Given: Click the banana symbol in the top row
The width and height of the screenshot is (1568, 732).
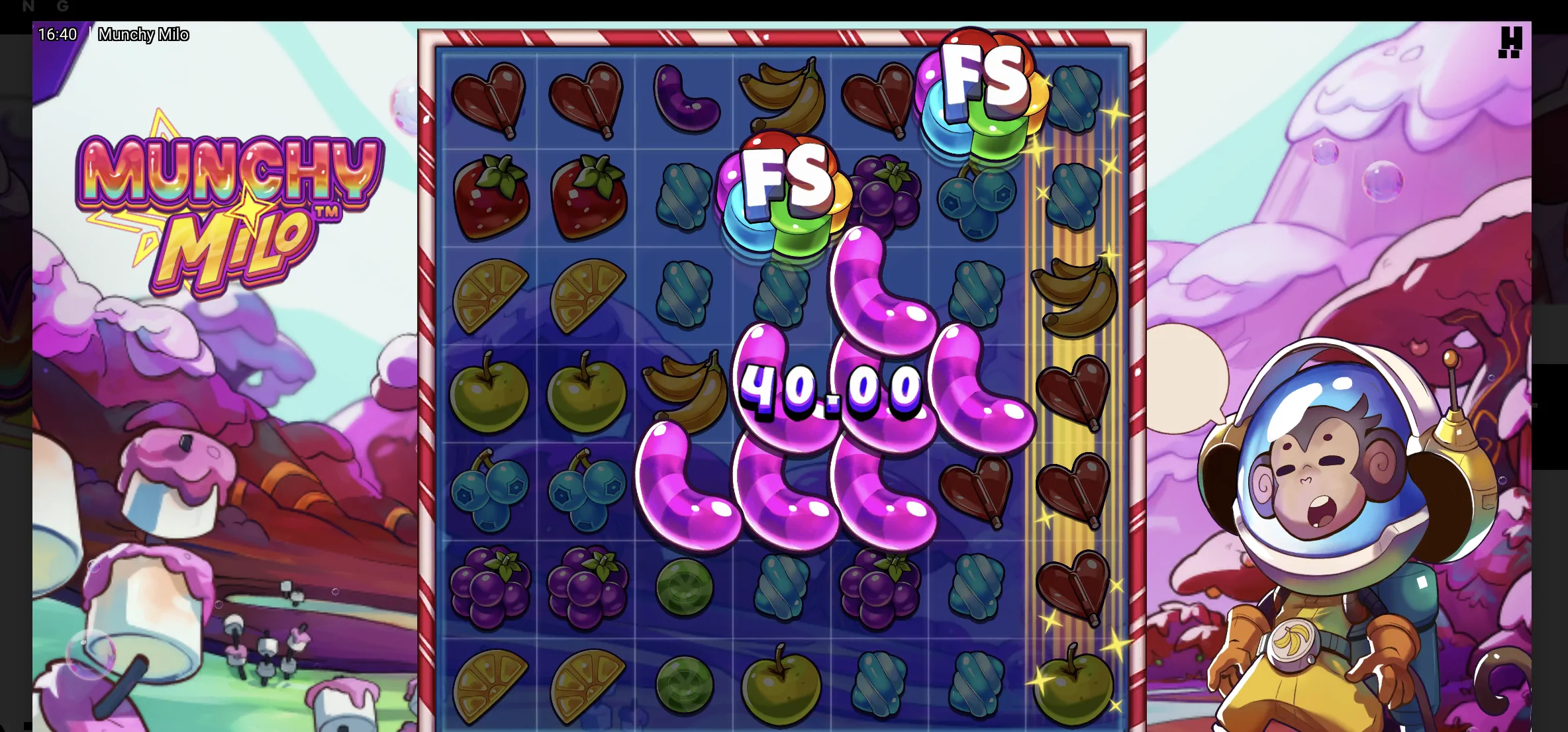Looking at the screenshot, I should coord(785,96).
